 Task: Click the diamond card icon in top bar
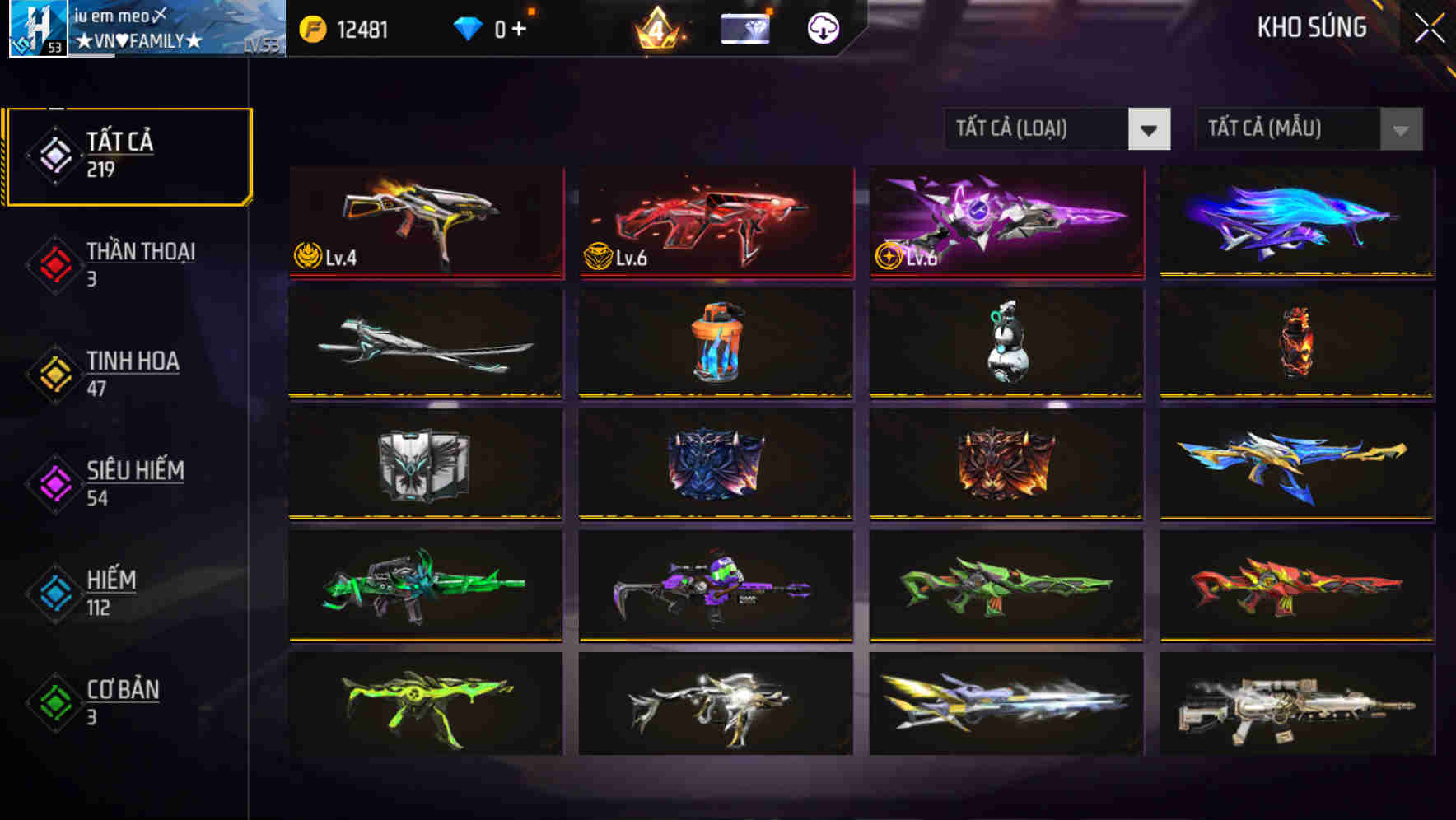[x=744, y=27]
